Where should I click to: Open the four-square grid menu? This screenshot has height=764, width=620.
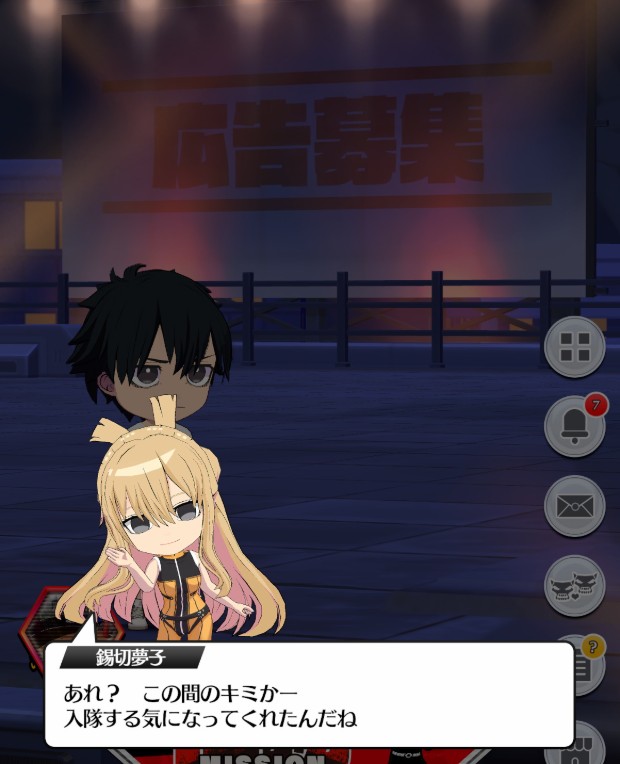tap(574, 346)
